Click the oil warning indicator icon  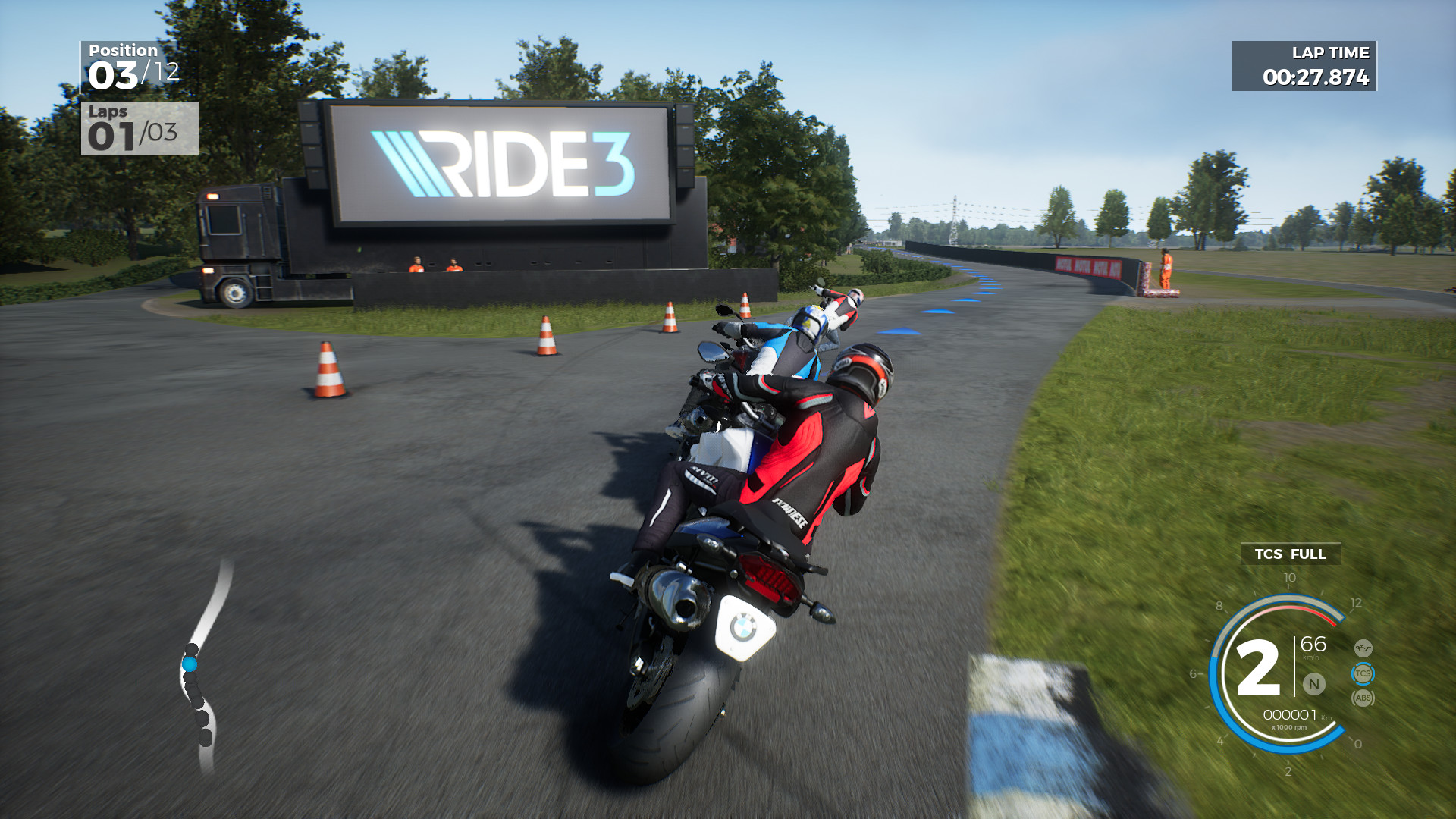(x=1363, y=648)
